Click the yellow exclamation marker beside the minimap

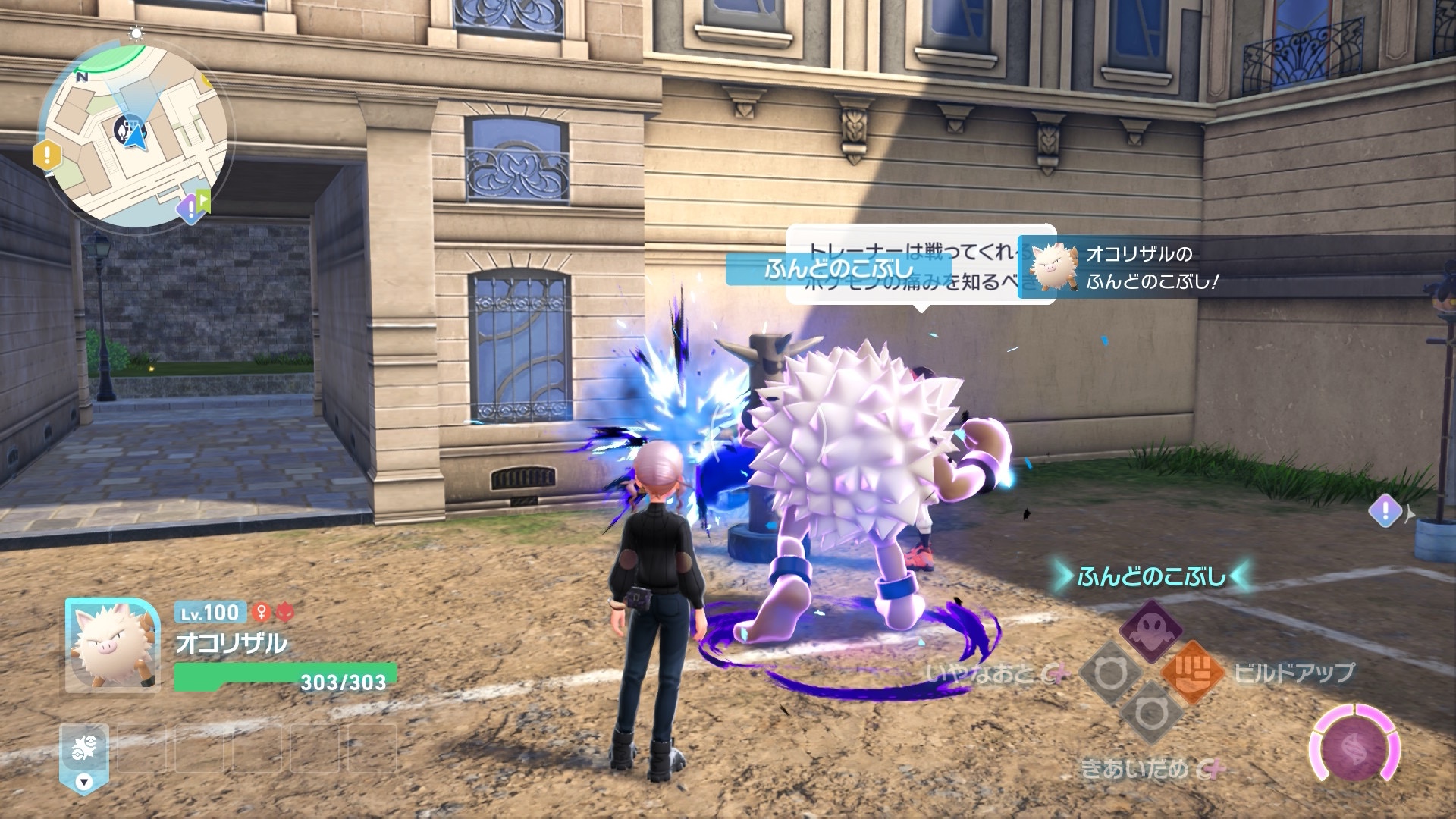47,155
